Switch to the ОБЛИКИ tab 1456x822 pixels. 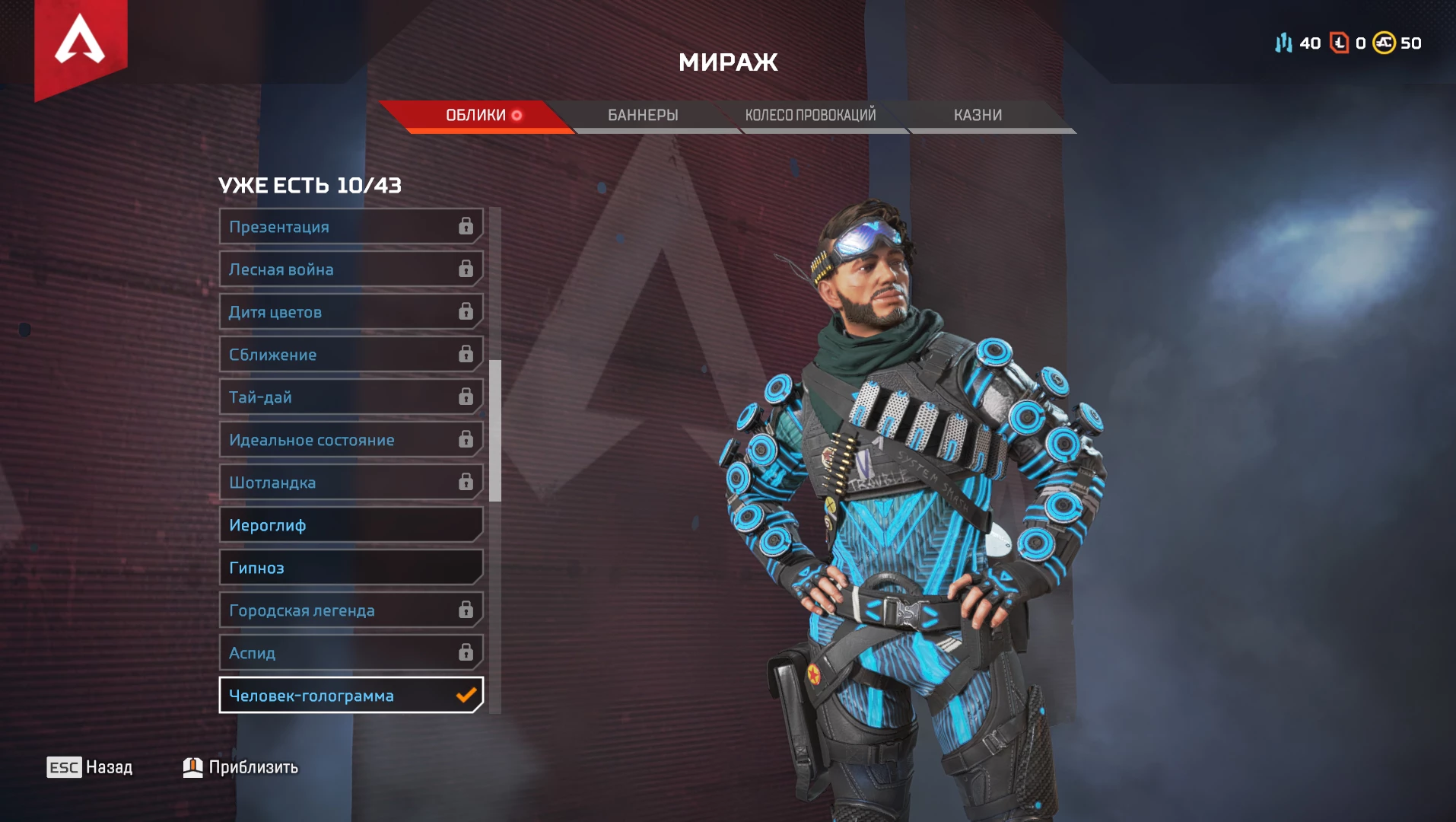tap(476, 116)
